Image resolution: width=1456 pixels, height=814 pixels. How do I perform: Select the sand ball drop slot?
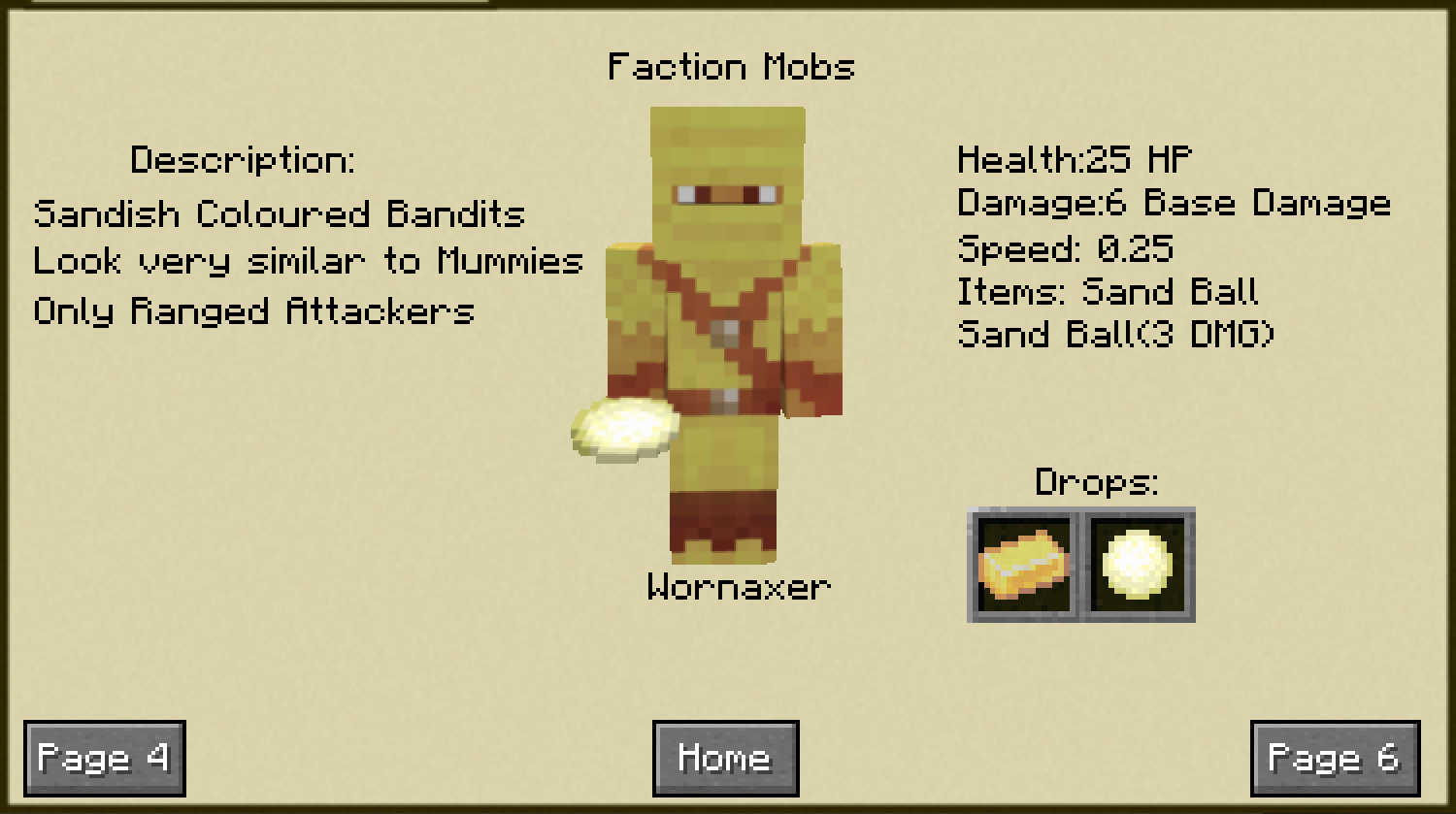[x=1139, y=566]
